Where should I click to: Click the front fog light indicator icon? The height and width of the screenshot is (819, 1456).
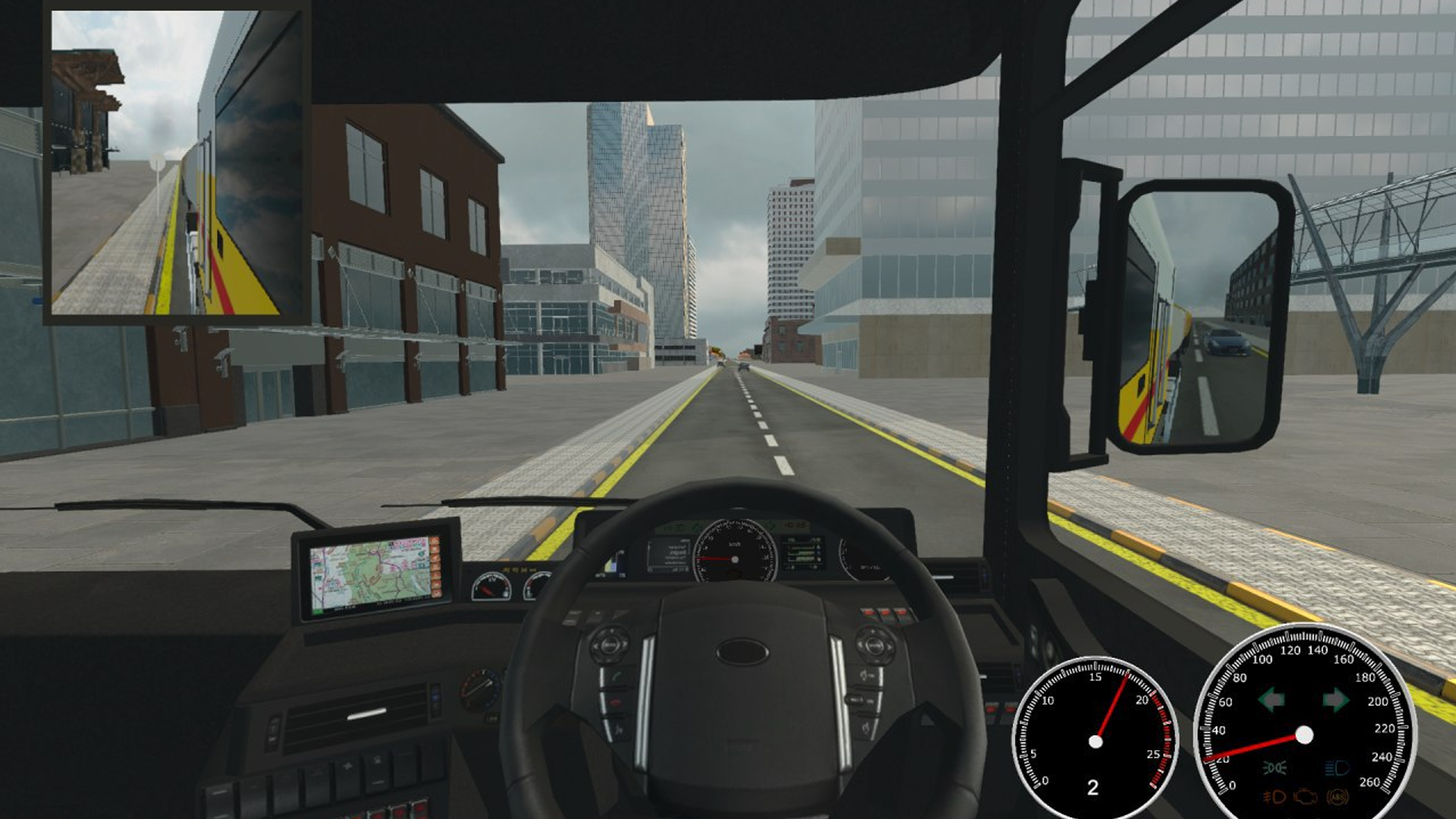click(1273, 797)
